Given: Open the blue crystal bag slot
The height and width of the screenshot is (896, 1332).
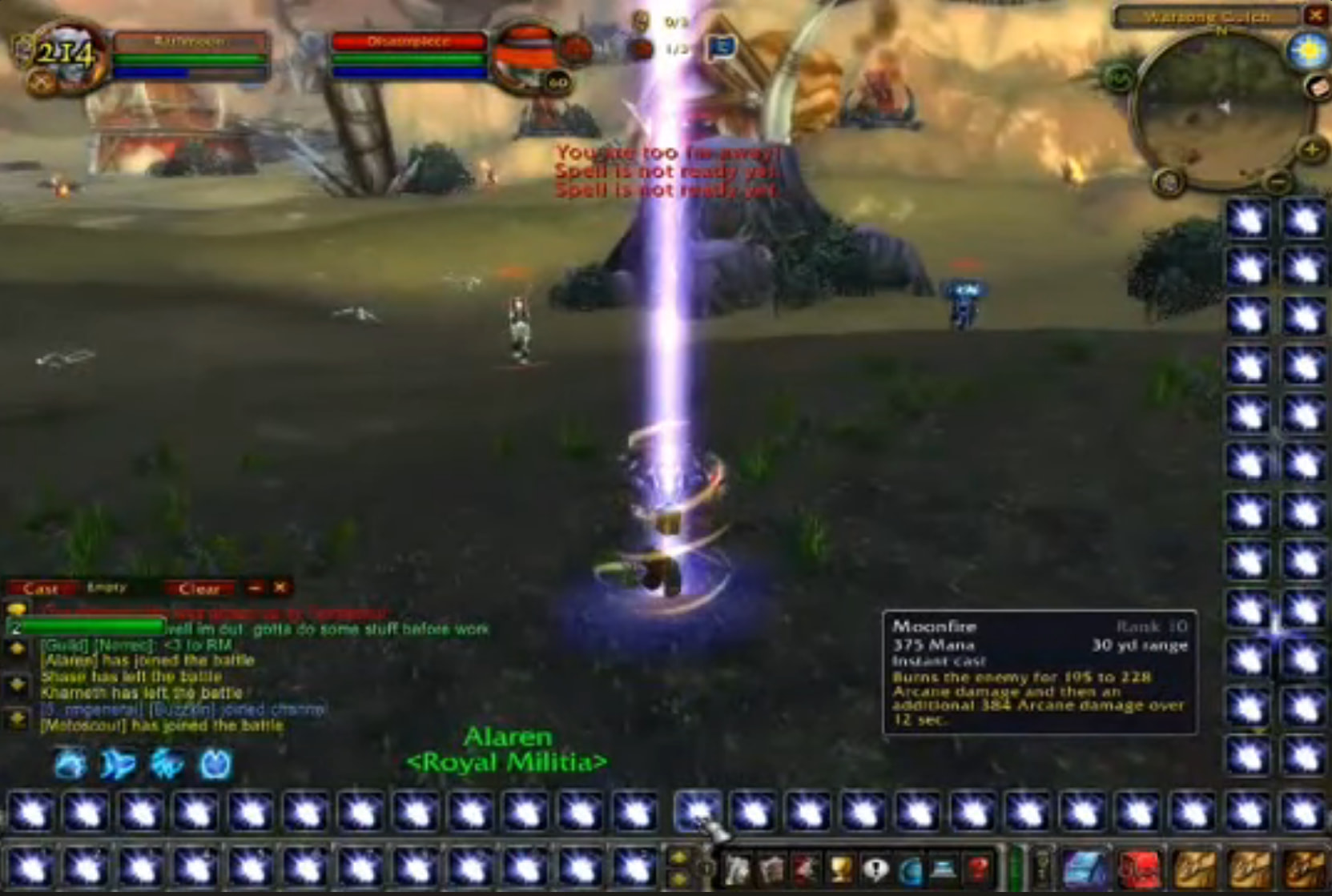Looking at the screenshot, I should (1084, 869).
